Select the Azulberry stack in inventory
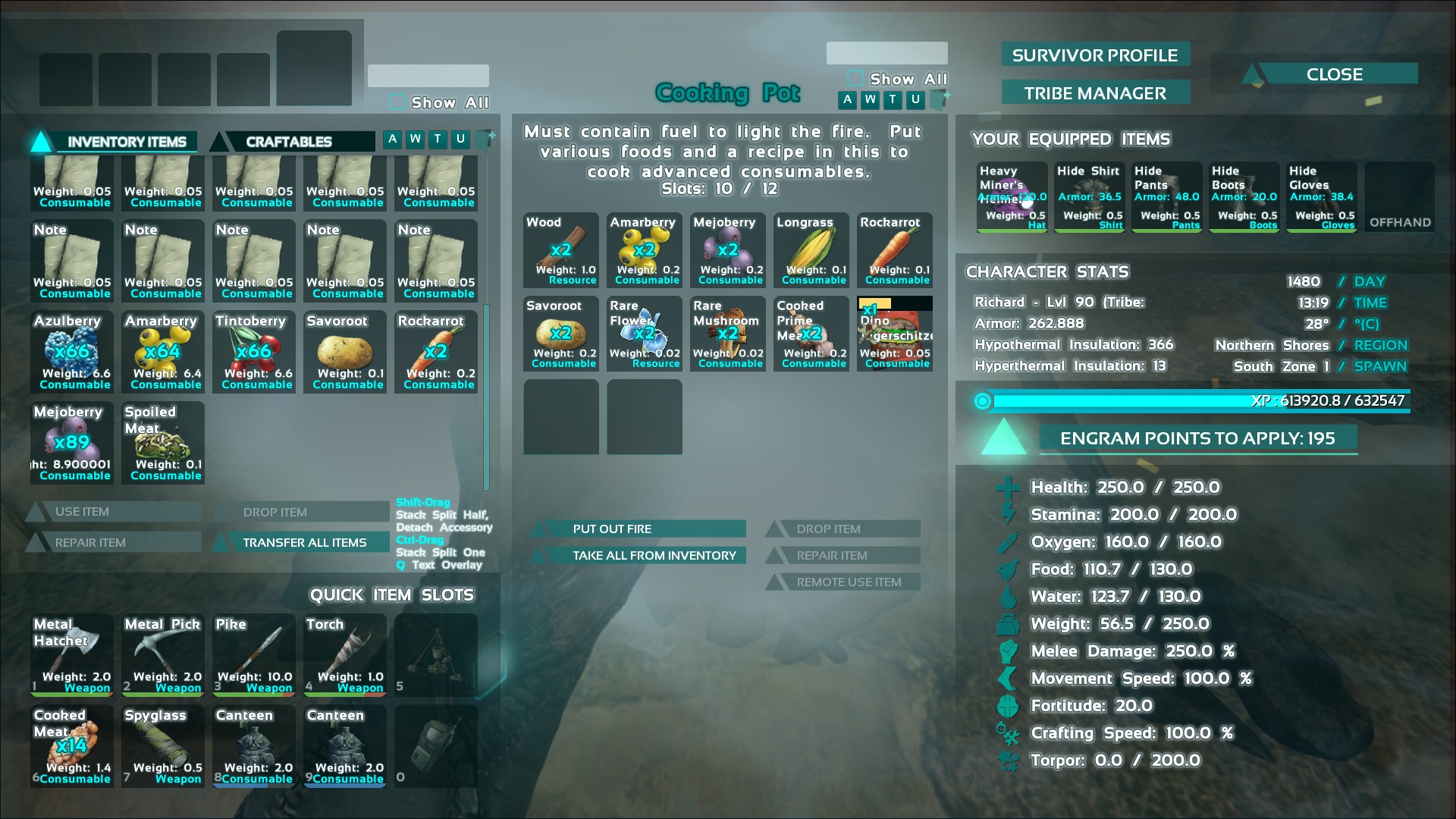The width and height of the screenshot is (1456, 819). coord(72,352)
